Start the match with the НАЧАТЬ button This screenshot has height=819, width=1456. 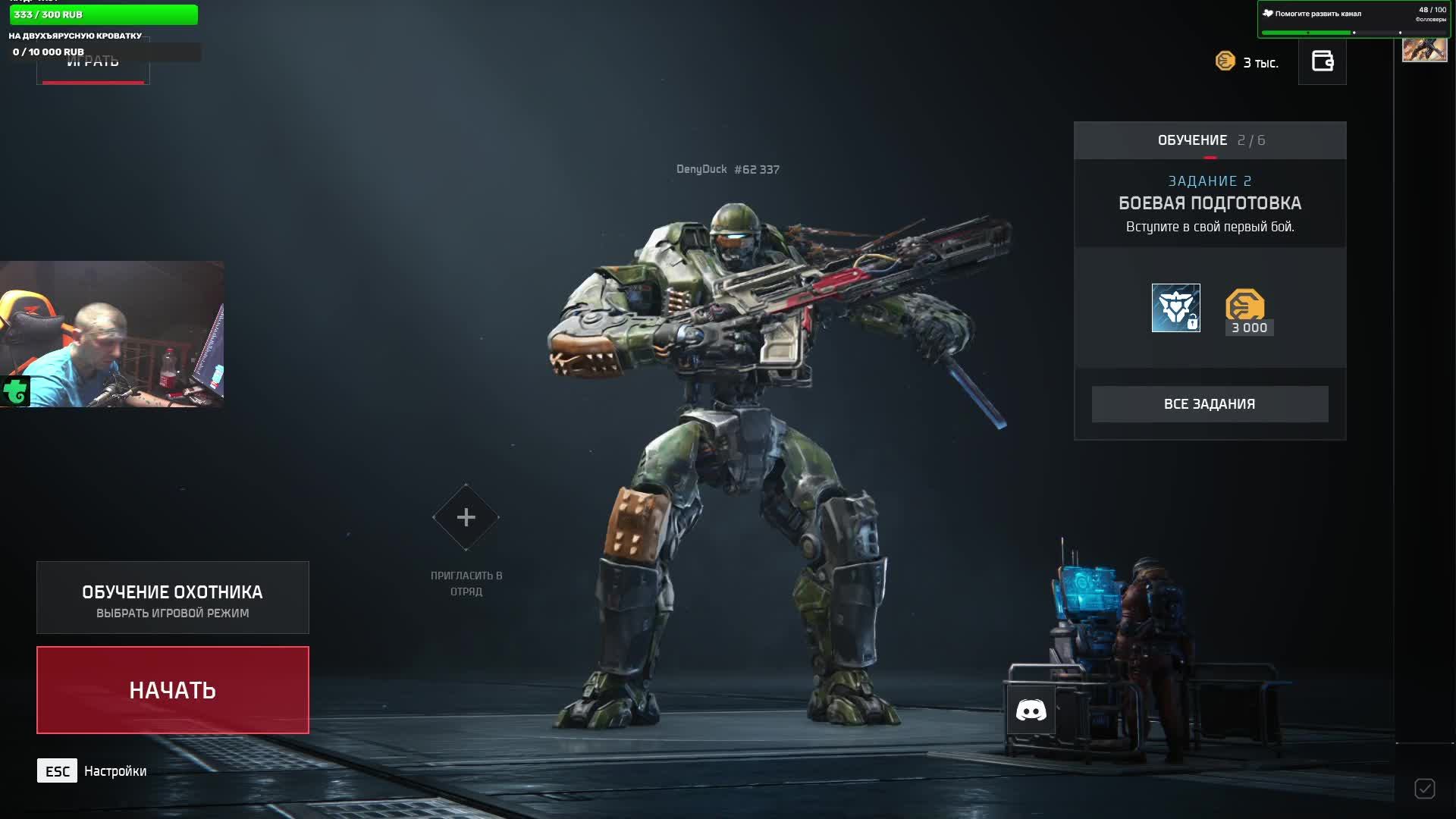pyautogui.click(x=173, y=690)
